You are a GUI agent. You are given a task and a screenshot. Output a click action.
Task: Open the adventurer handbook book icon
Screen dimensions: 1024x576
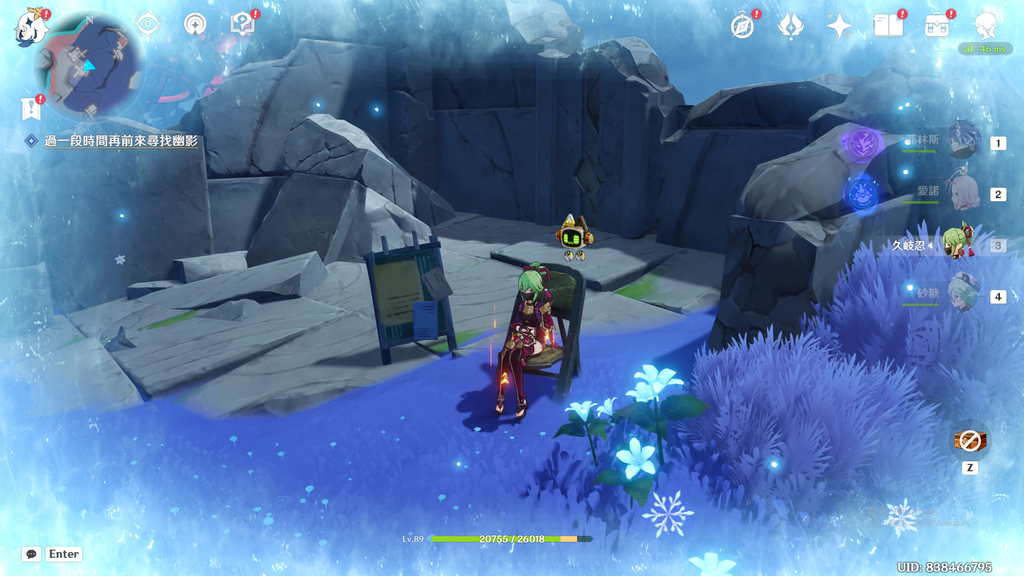click(888, 26)
